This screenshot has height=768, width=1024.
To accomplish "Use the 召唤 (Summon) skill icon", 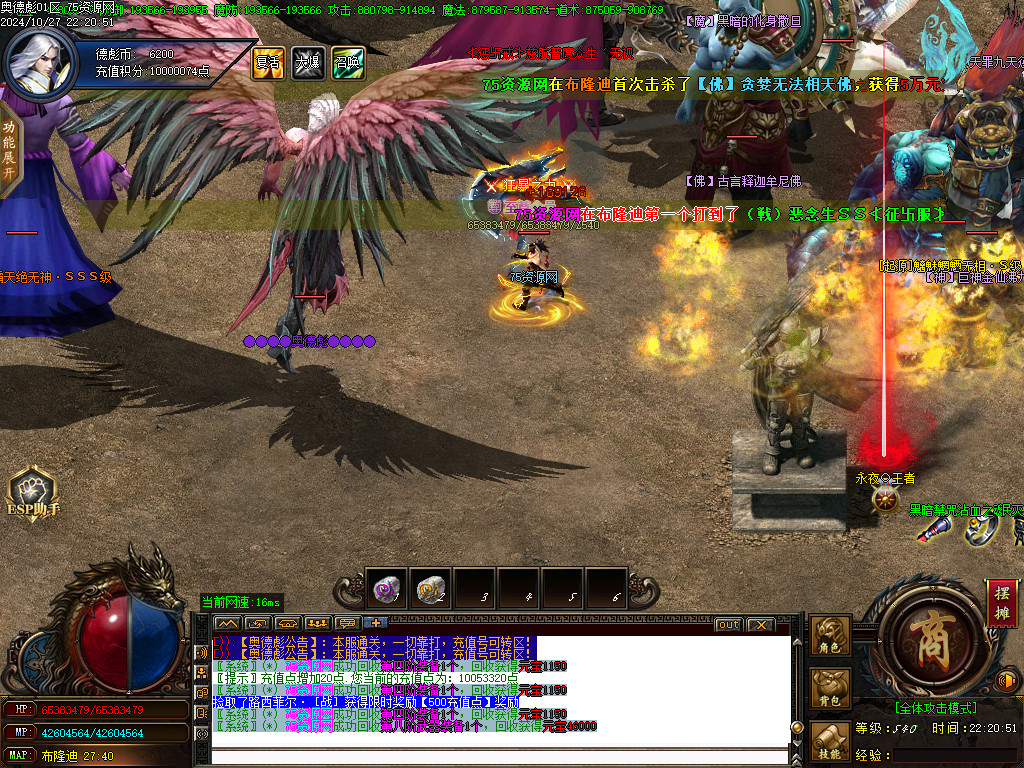I will coord(347,63).
